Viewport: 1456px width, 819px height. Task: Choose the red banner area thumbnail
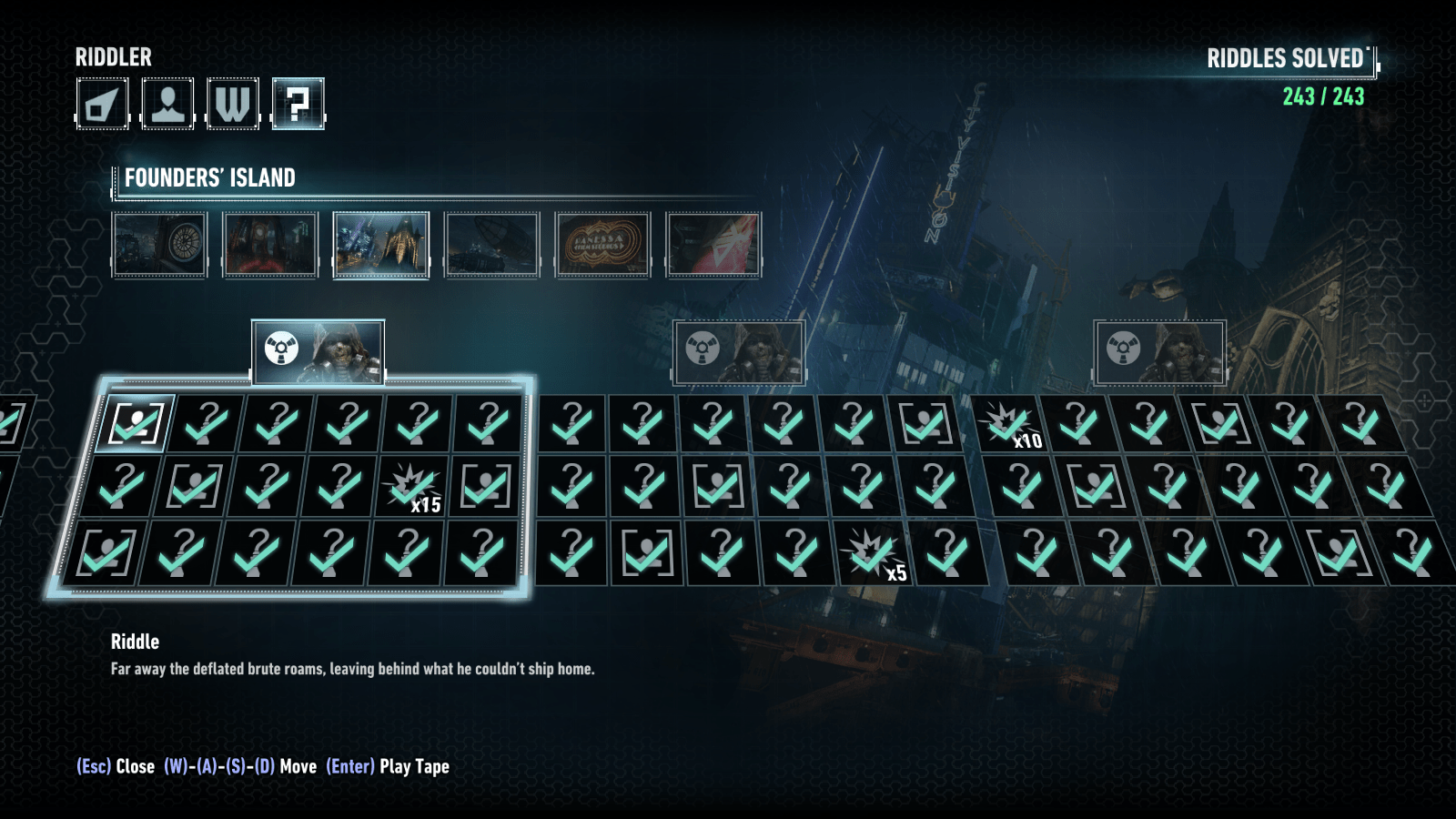pyautogui.click(x=713, y=244)
